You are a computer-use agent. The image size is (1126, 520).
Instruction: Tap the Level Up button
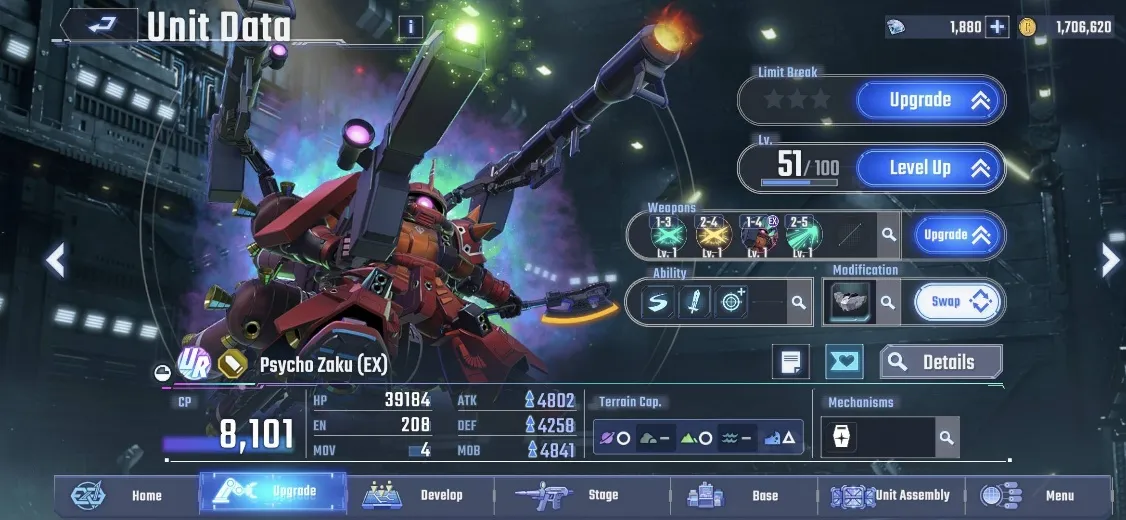click(x=927, y=168)
